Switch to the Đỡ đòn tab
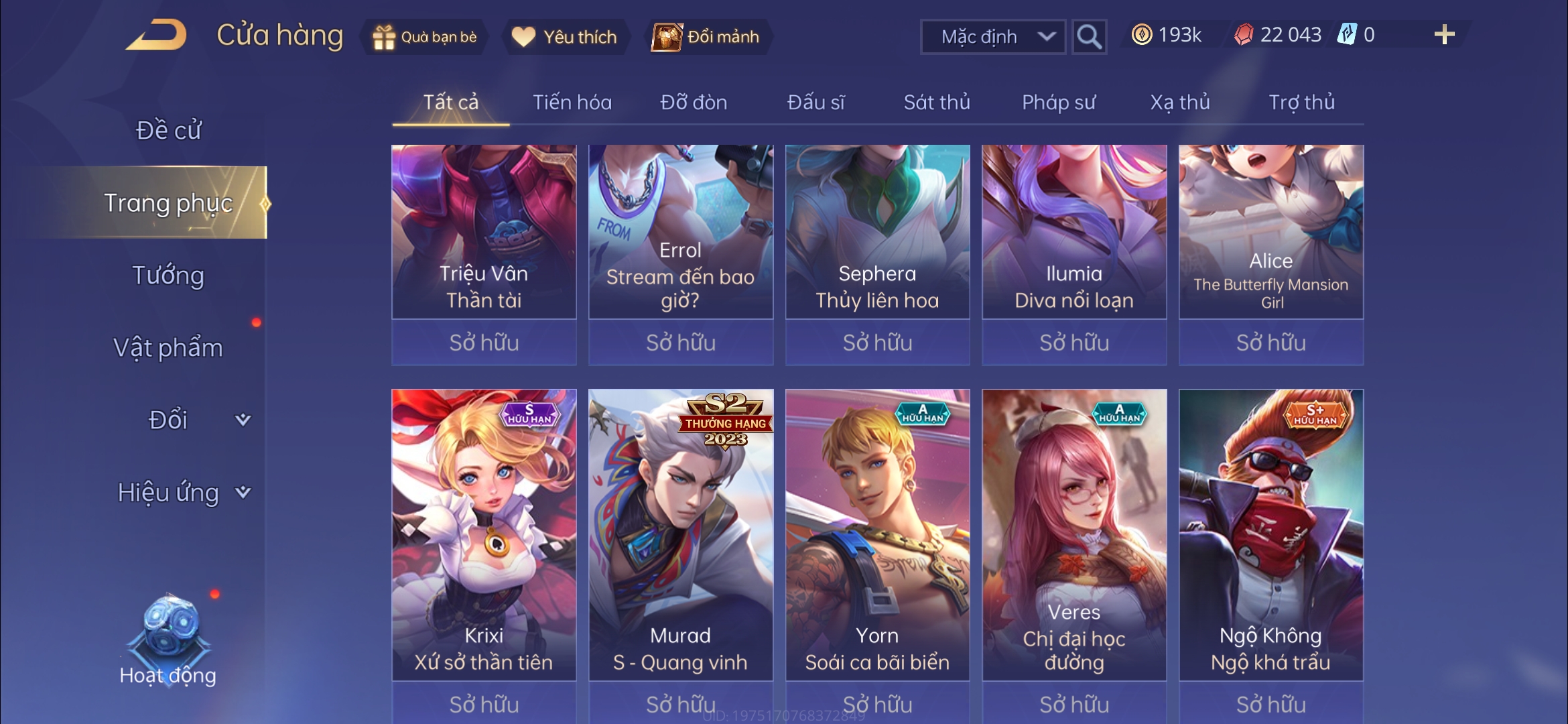The width and height of the screenshot is (1568, 724). coord(694,103)
